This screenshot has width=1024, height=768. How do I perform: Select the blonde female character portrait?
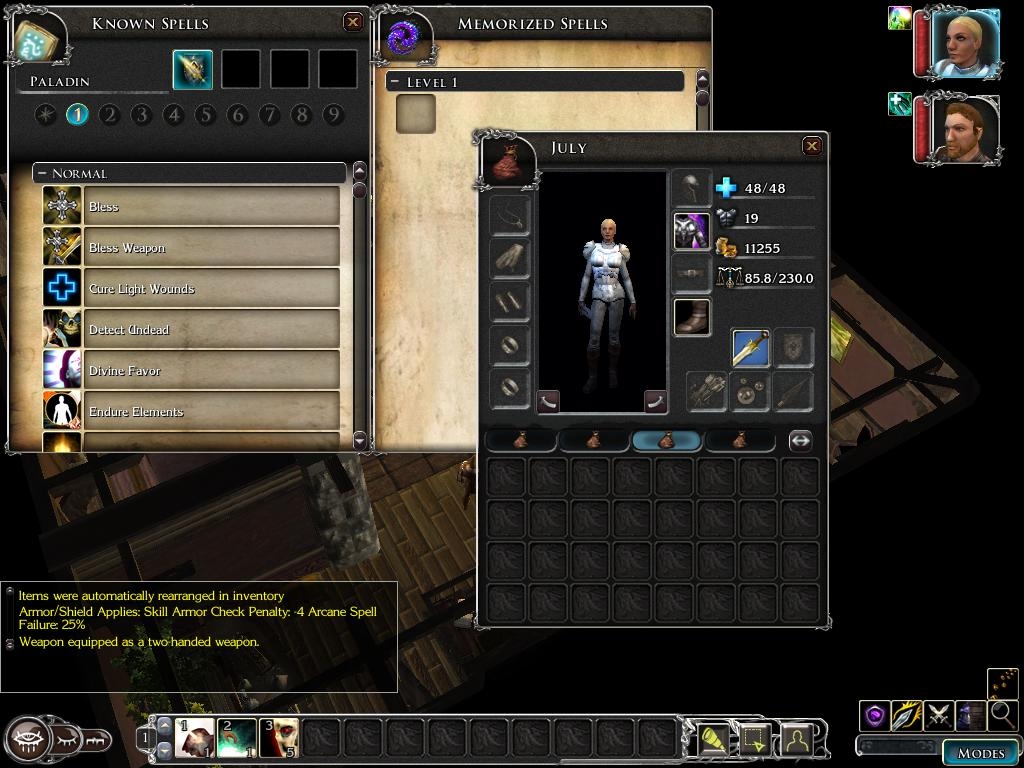coord(965,43)
